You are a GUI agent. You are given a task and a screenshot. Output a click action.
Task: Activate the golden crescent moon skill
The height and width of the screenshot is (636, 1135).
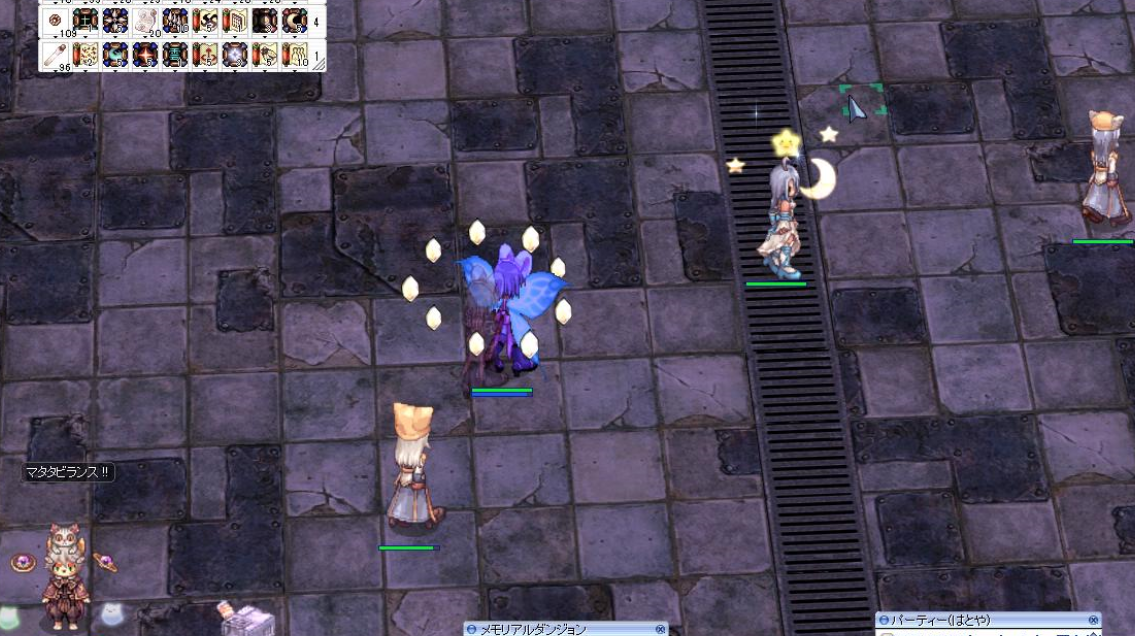pyautogui.click(x=295, y=20)
